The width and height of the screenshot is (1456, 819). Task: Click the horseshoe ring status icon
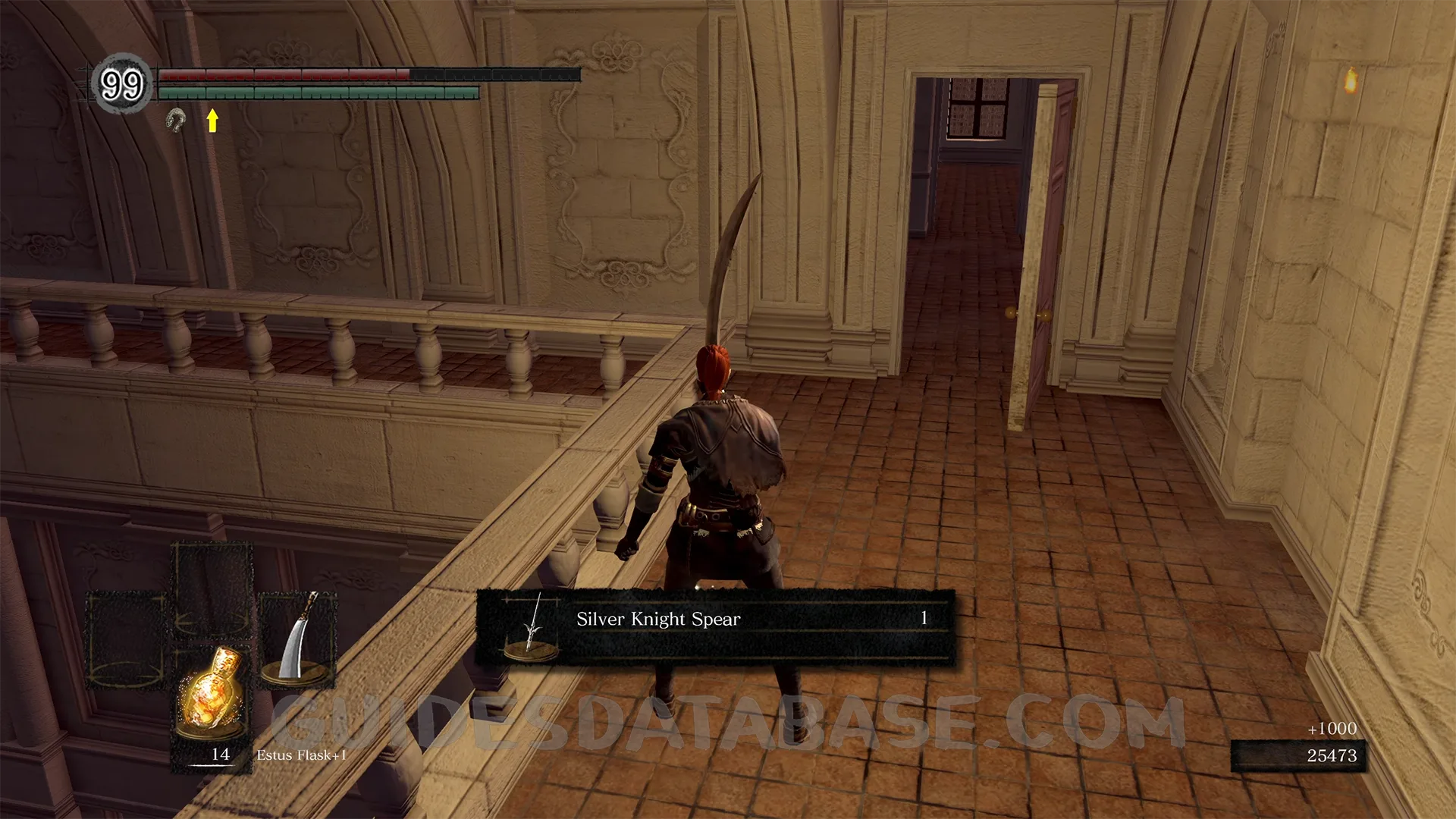point(177,120)
